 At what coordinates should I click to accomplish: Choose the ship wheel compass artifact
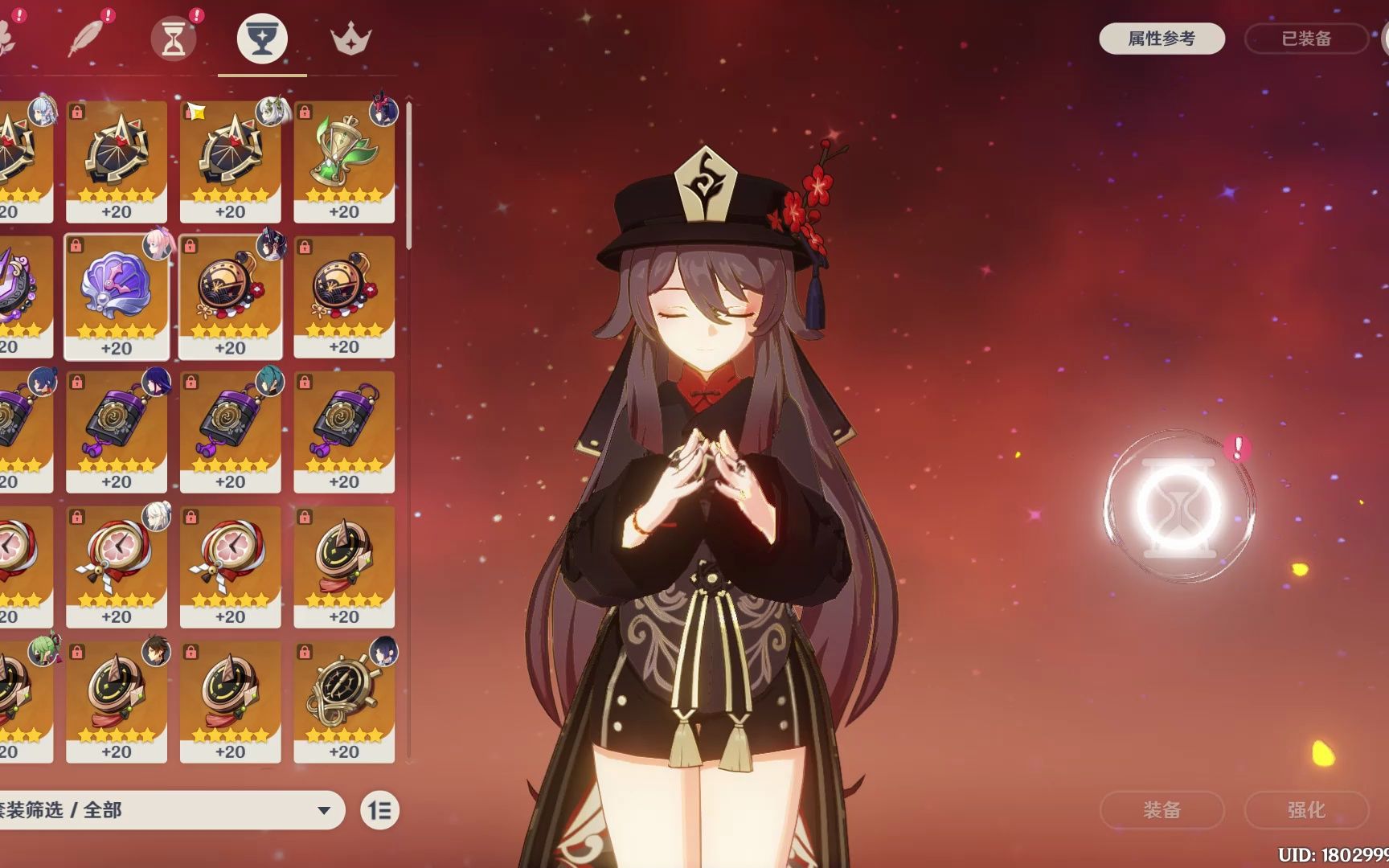(344, 701)
